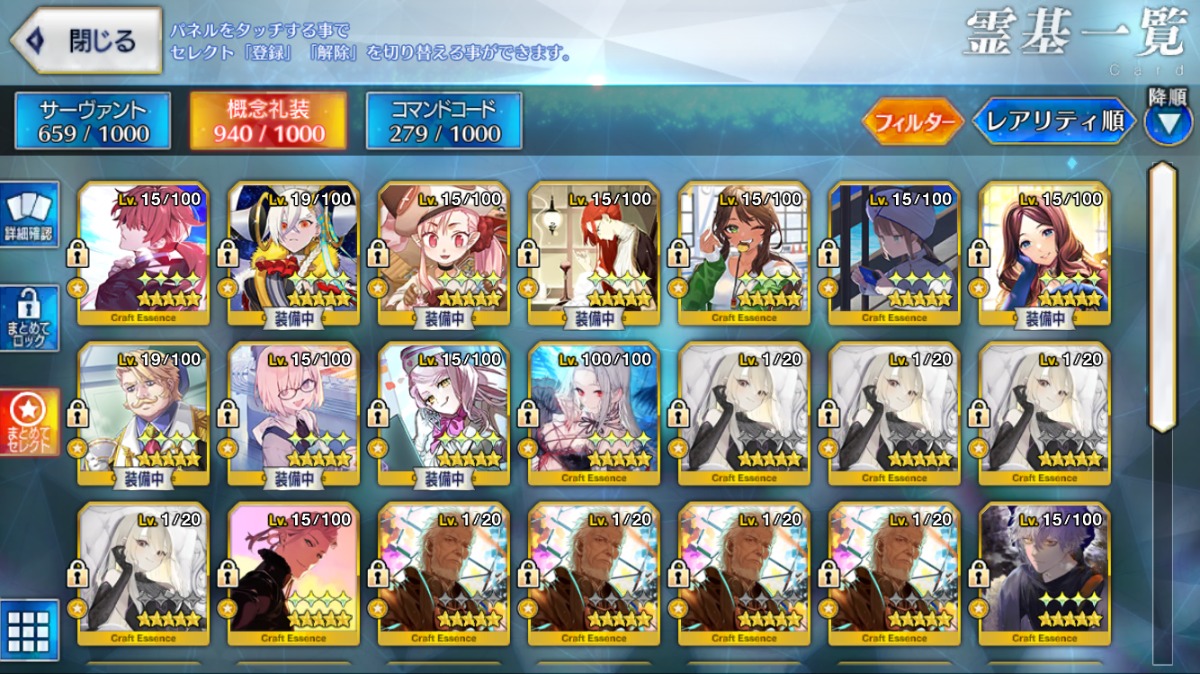Click the vertical list scrollbar handle
Viewport: 1200px width, 674px height.
[x=1161, y=297]
